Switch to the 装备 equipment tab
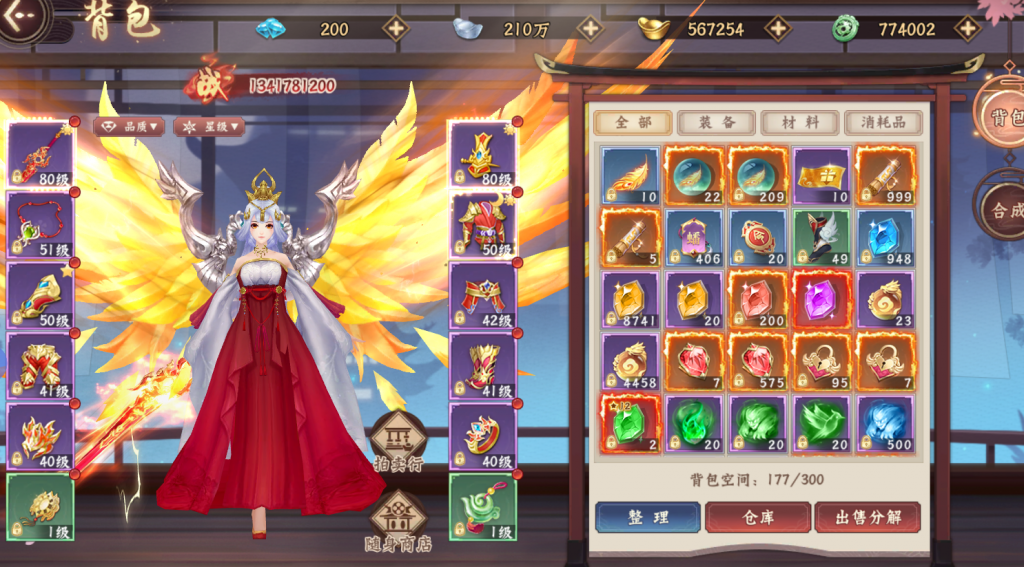Image resolution: width=1024 pixels, height=567 pixels. (x=716, y=122)
